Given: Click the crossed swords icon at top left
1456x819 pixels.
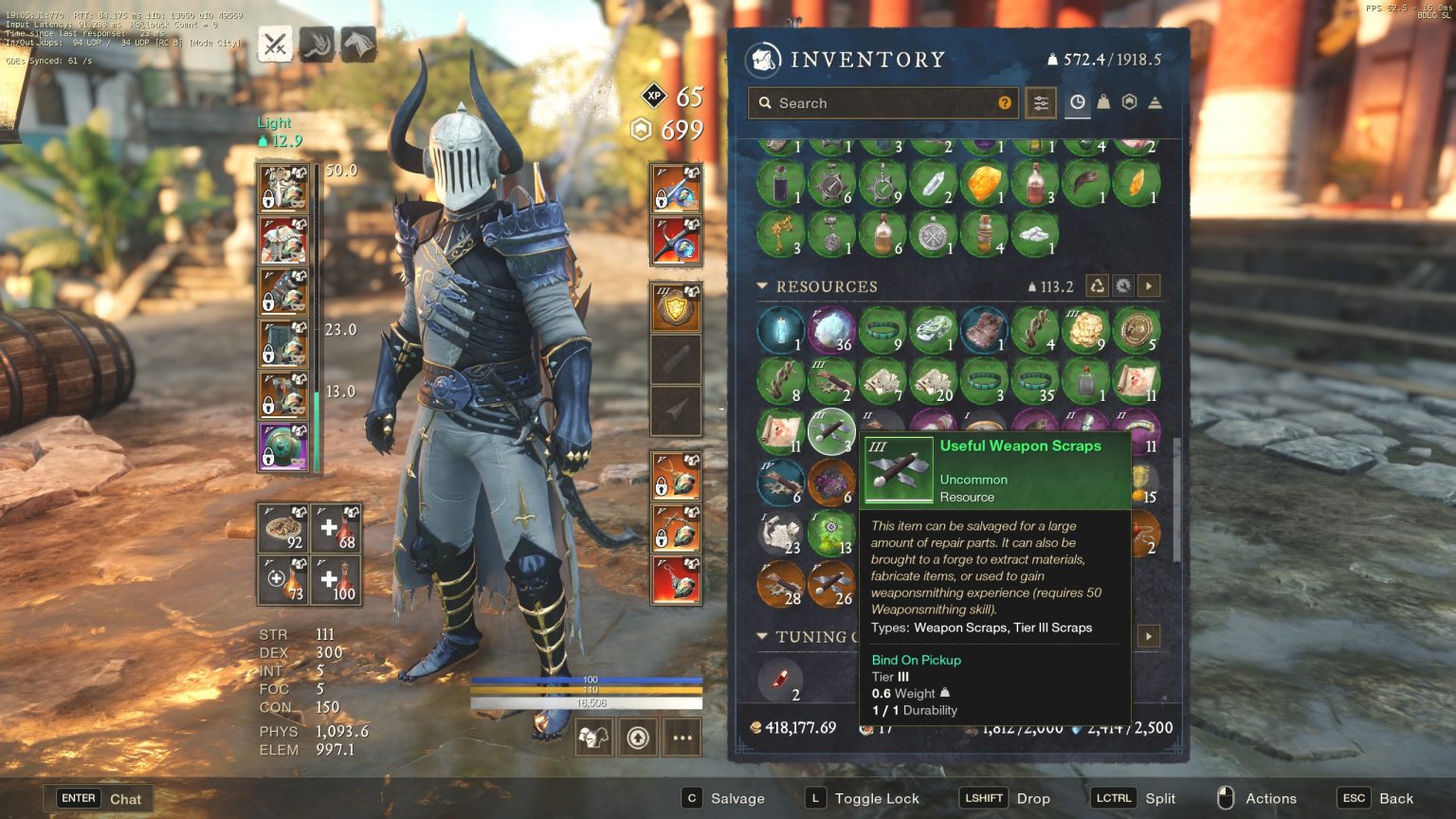Looking at the screenshot, I should (x=275, y=43).
